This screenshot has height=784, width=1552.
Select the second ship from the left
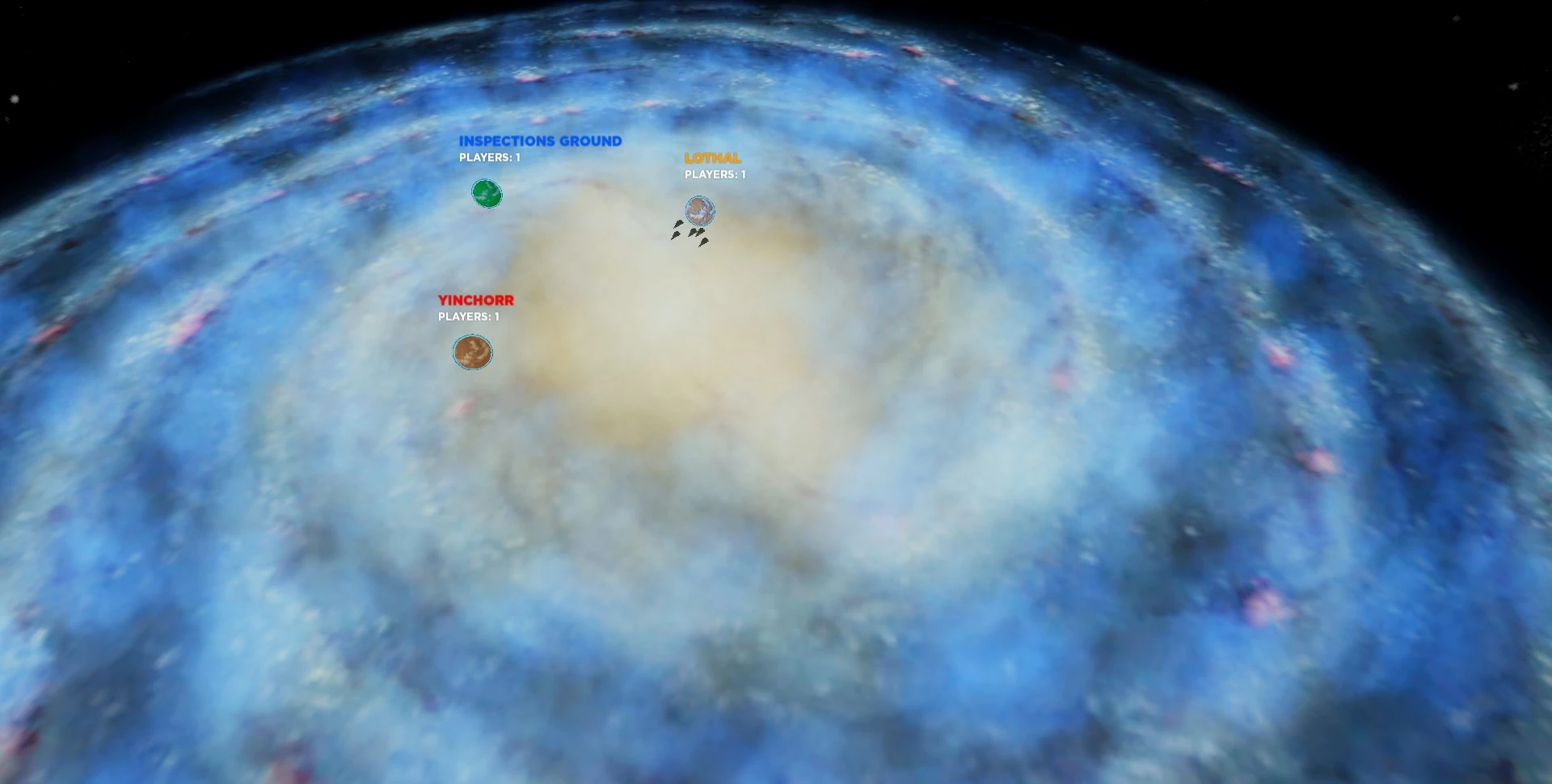tap(679, 223)
